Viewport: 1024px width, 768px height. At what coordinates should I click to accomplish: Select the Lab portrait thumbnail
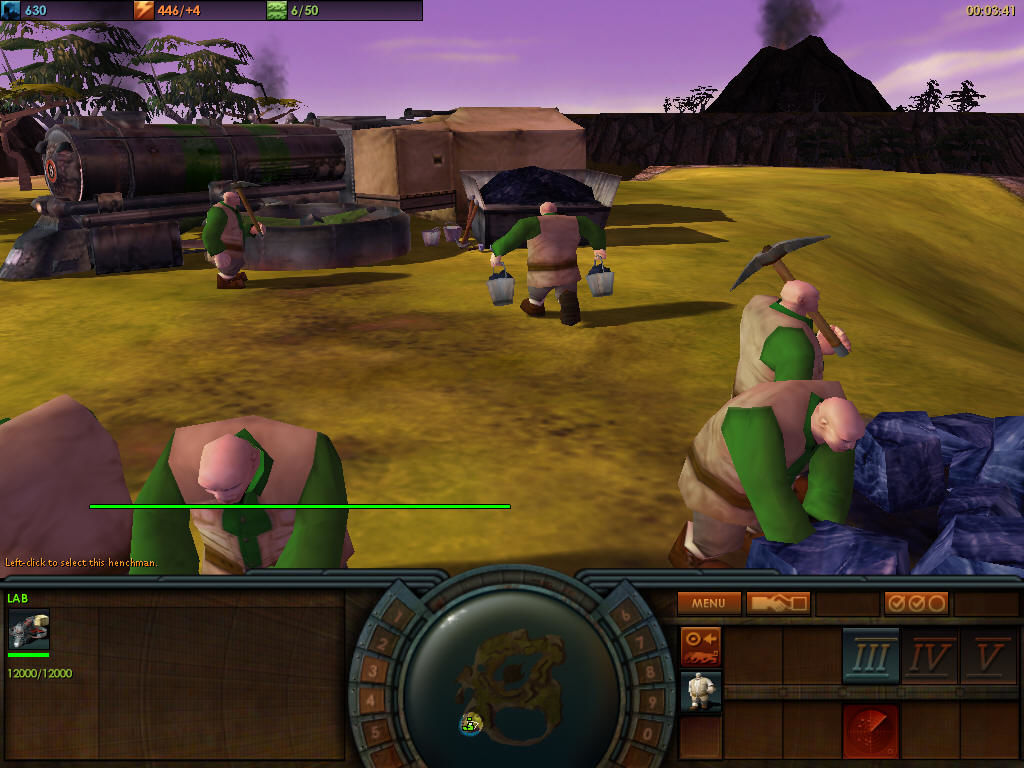point(28,630)
